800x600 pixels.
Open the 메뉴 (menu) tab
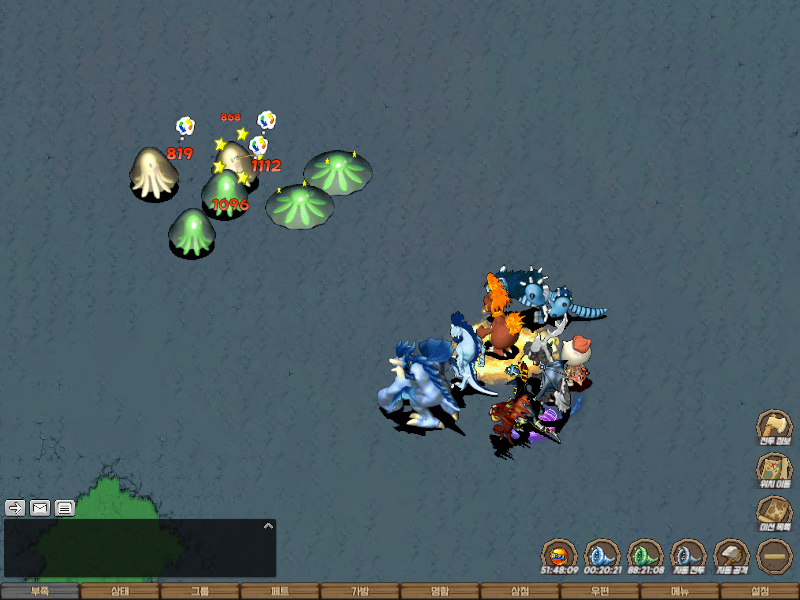pos(680,591)
